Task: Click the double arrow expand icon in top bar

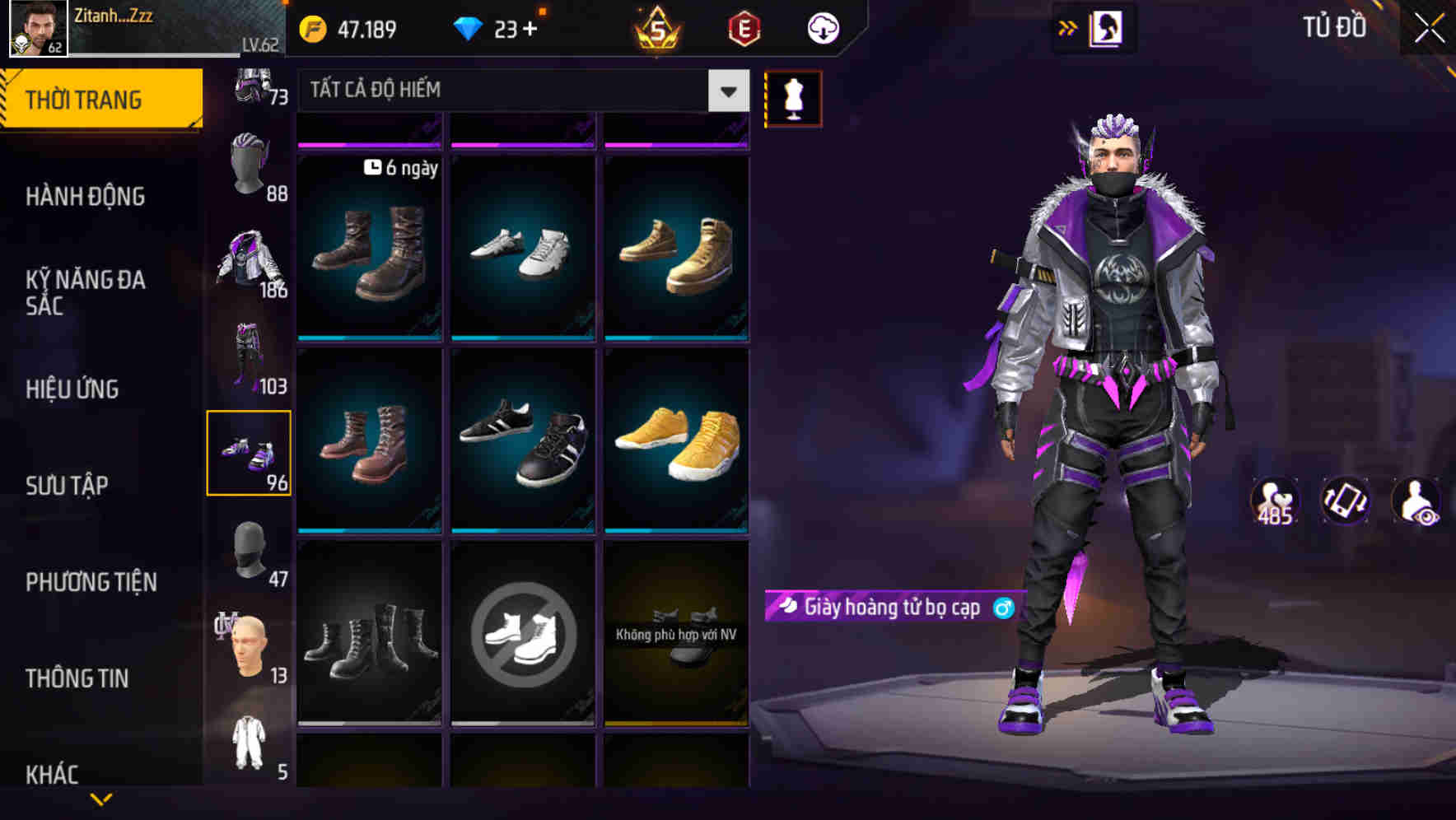Action: tap(1068, 27)
